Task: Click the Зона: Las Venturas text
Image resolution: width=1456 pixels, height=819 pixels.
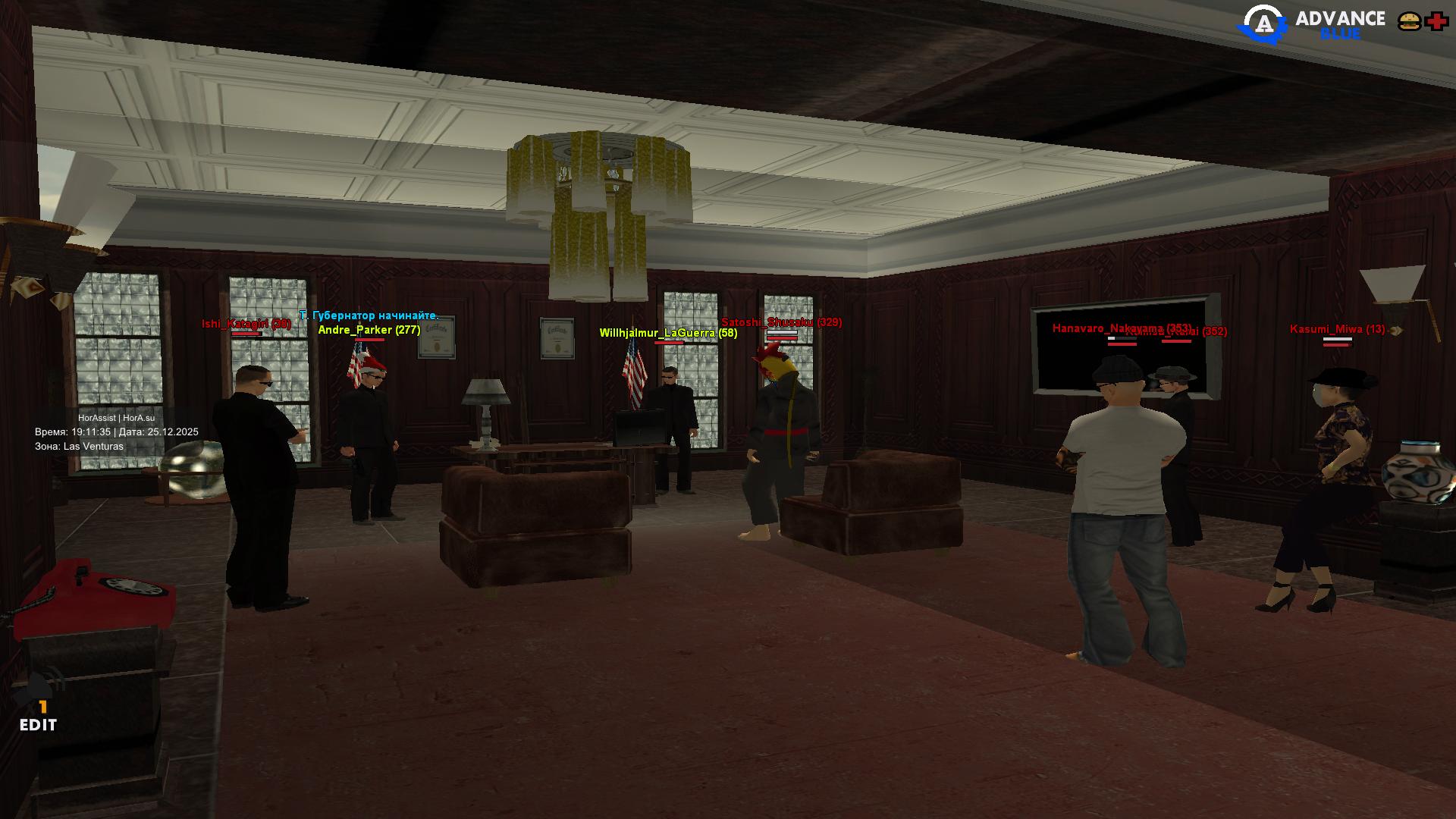Action: (x=80, y=446)
